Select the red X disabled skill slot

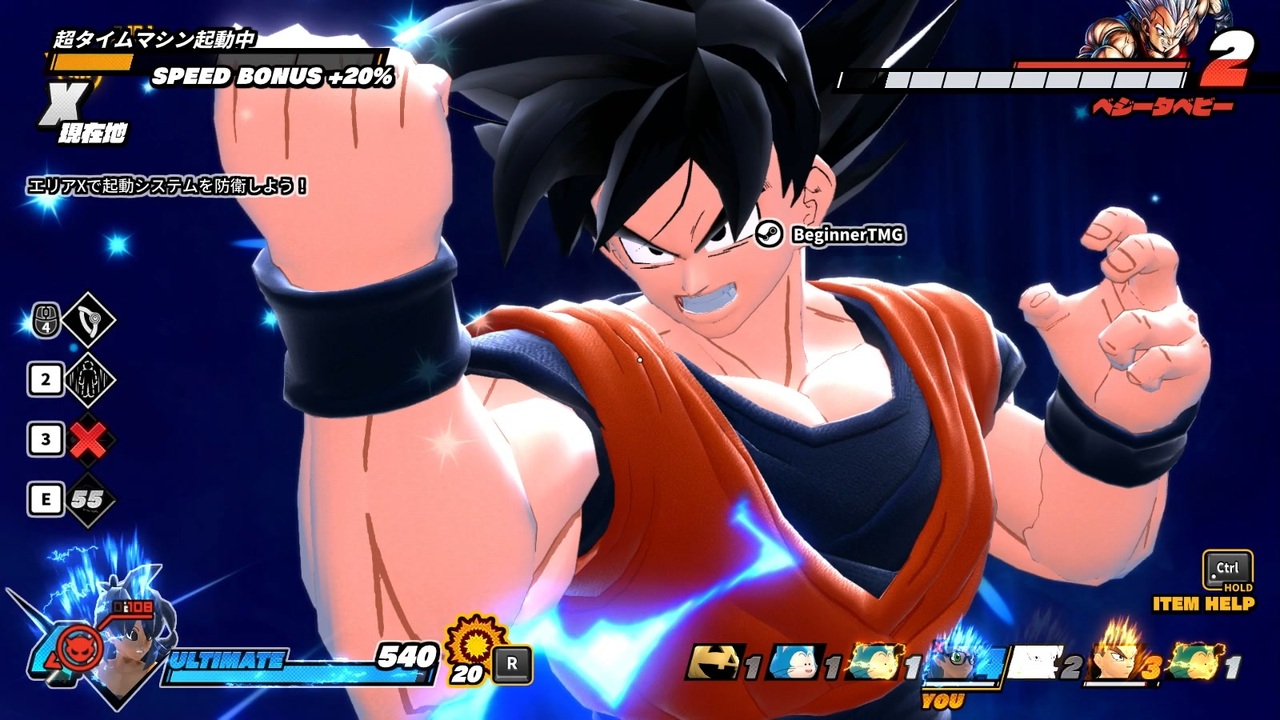pyautogui.click(x=90, y=440)
